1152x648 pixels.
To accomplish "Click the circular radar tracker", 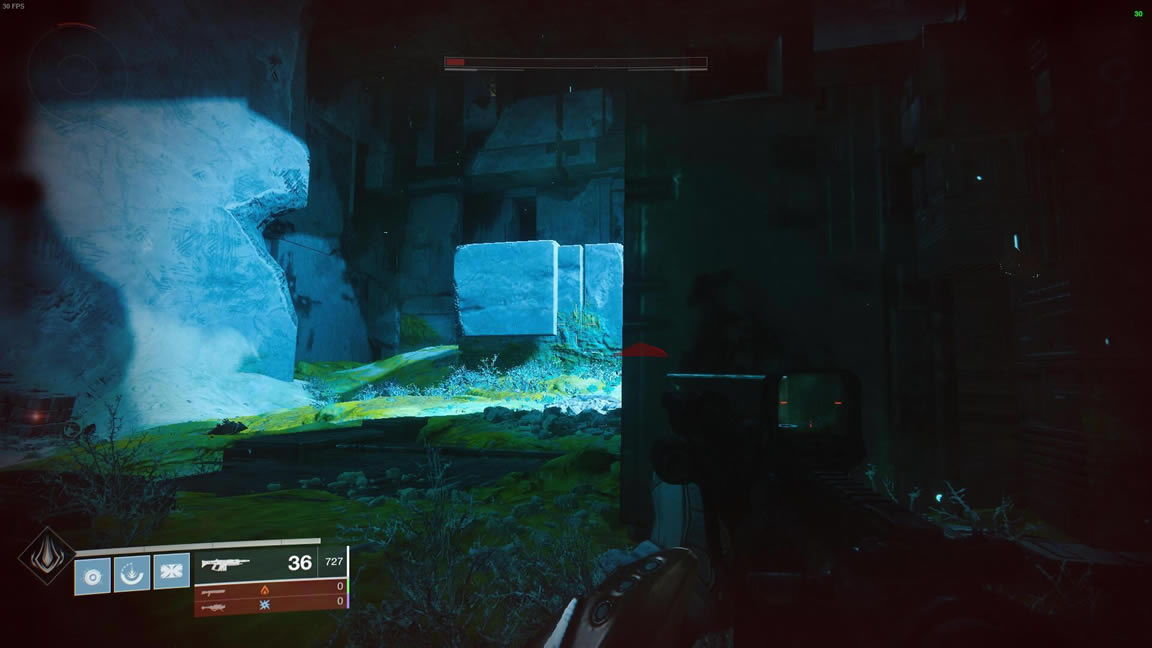I will (76, 69).
